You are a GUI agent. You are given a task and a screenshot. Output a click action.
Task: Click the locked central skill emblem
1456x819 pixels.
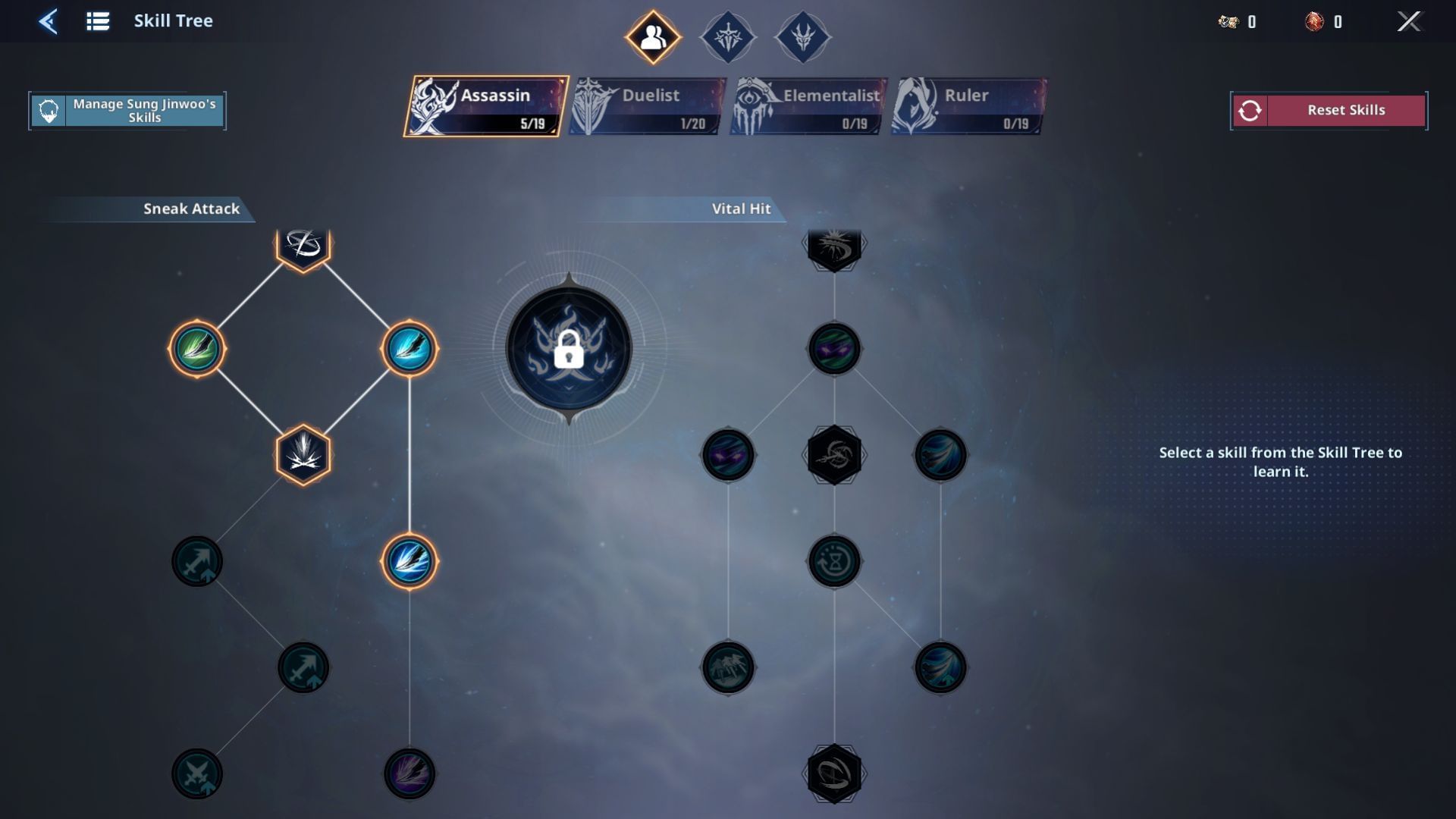pos(570,349)
